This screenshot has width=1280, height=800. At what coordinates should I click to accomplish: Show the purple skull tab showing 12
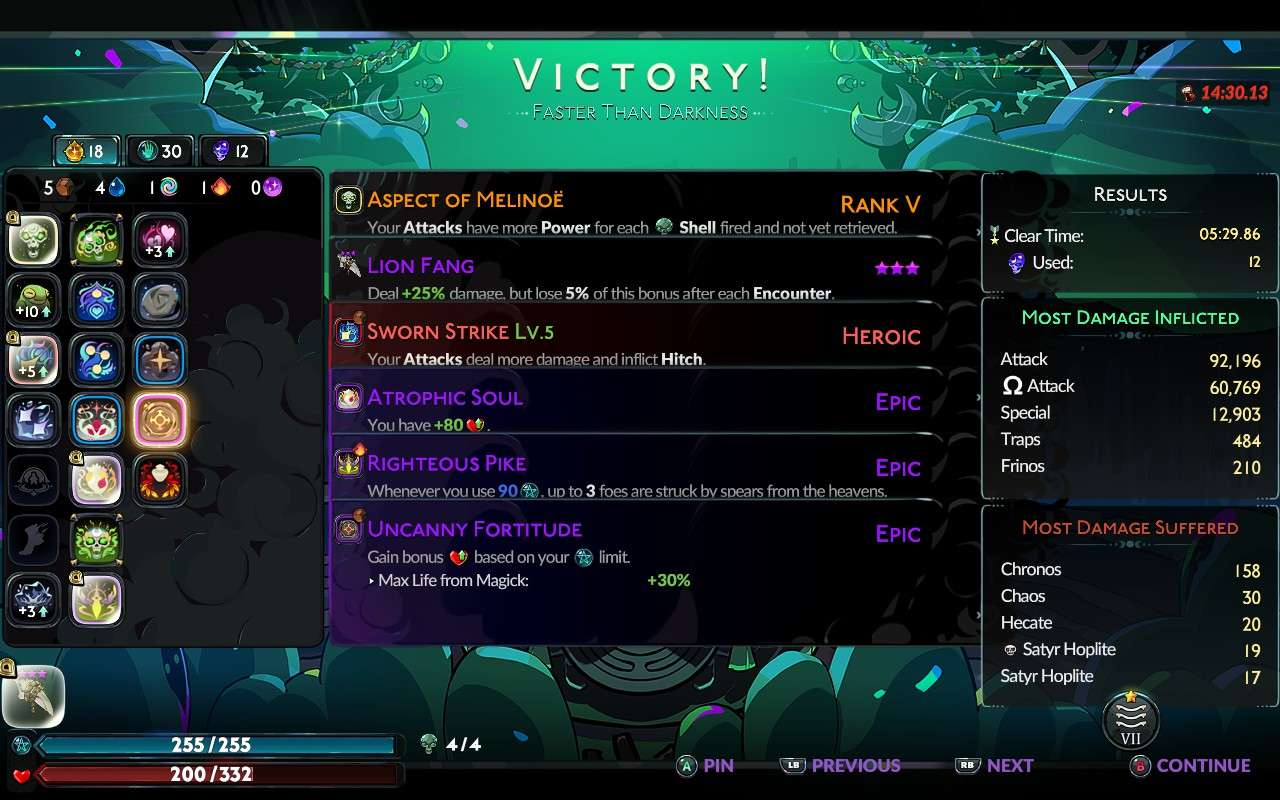[x=232, y=151]
